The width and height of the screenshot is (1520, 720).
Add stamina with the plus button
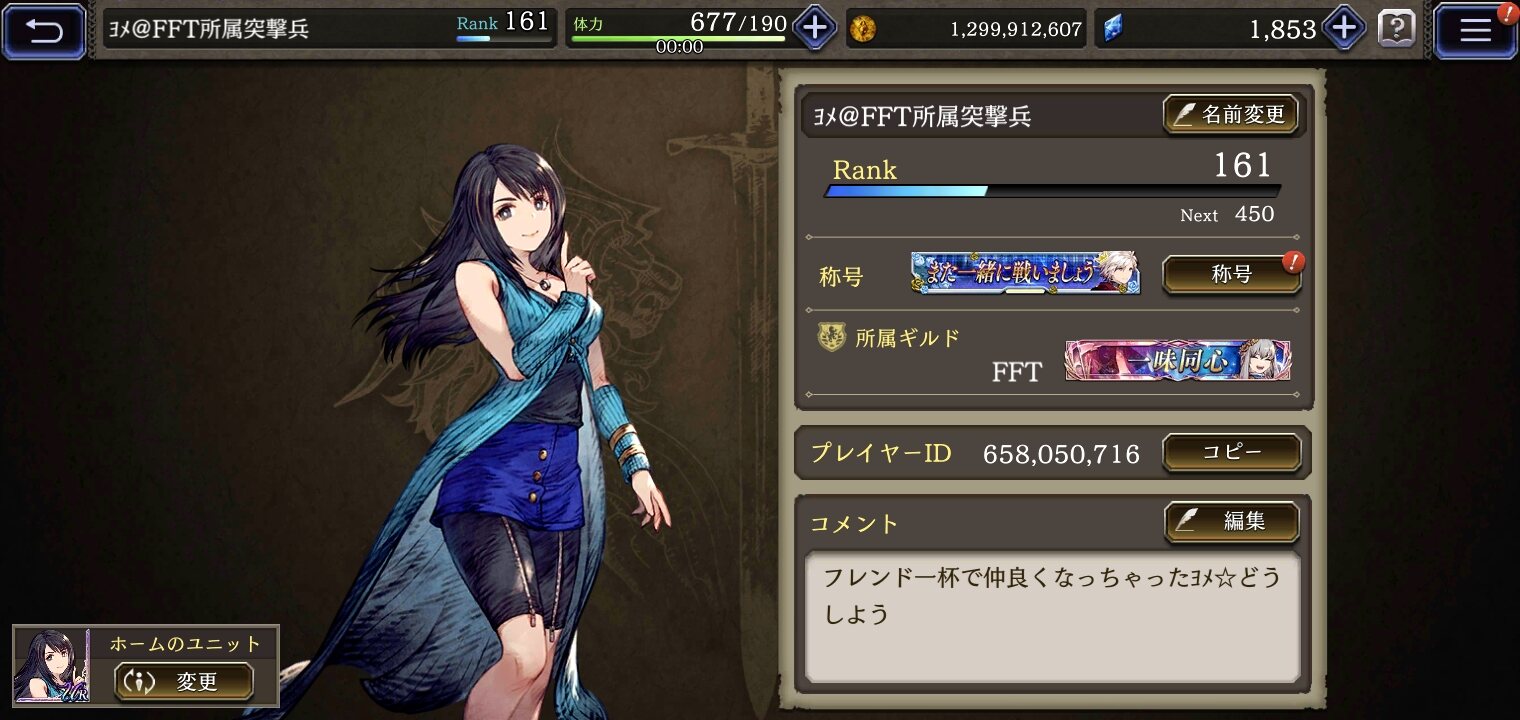click(x=815, y=28)
